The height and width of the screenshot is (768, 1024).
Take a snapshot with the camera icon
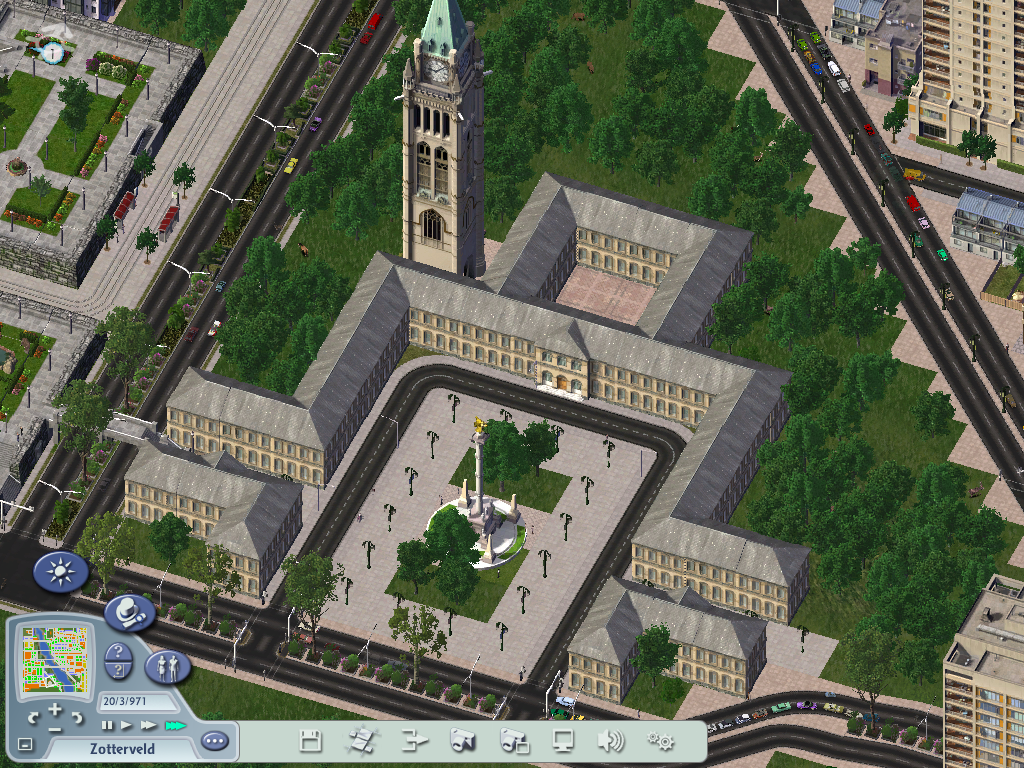point(462,741)
